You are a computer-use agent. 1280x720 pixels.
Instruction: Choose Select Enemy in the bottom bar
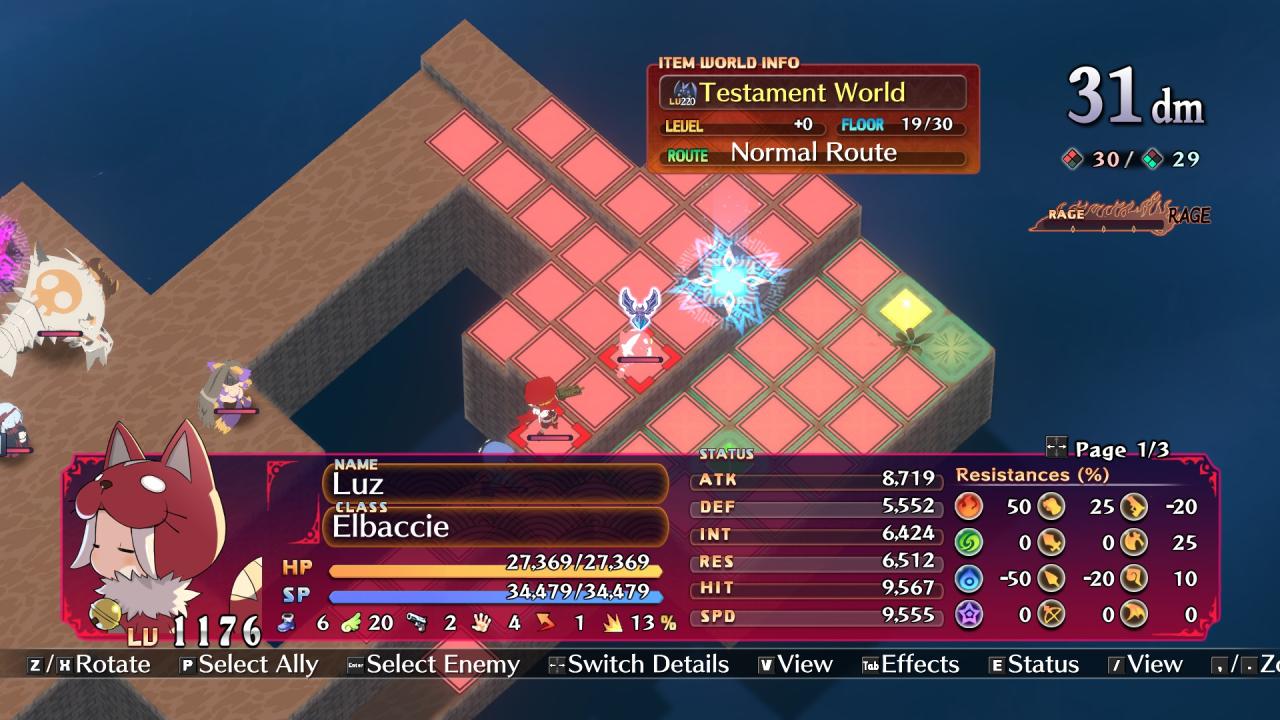pyautogui.click(x=433, y=665)
